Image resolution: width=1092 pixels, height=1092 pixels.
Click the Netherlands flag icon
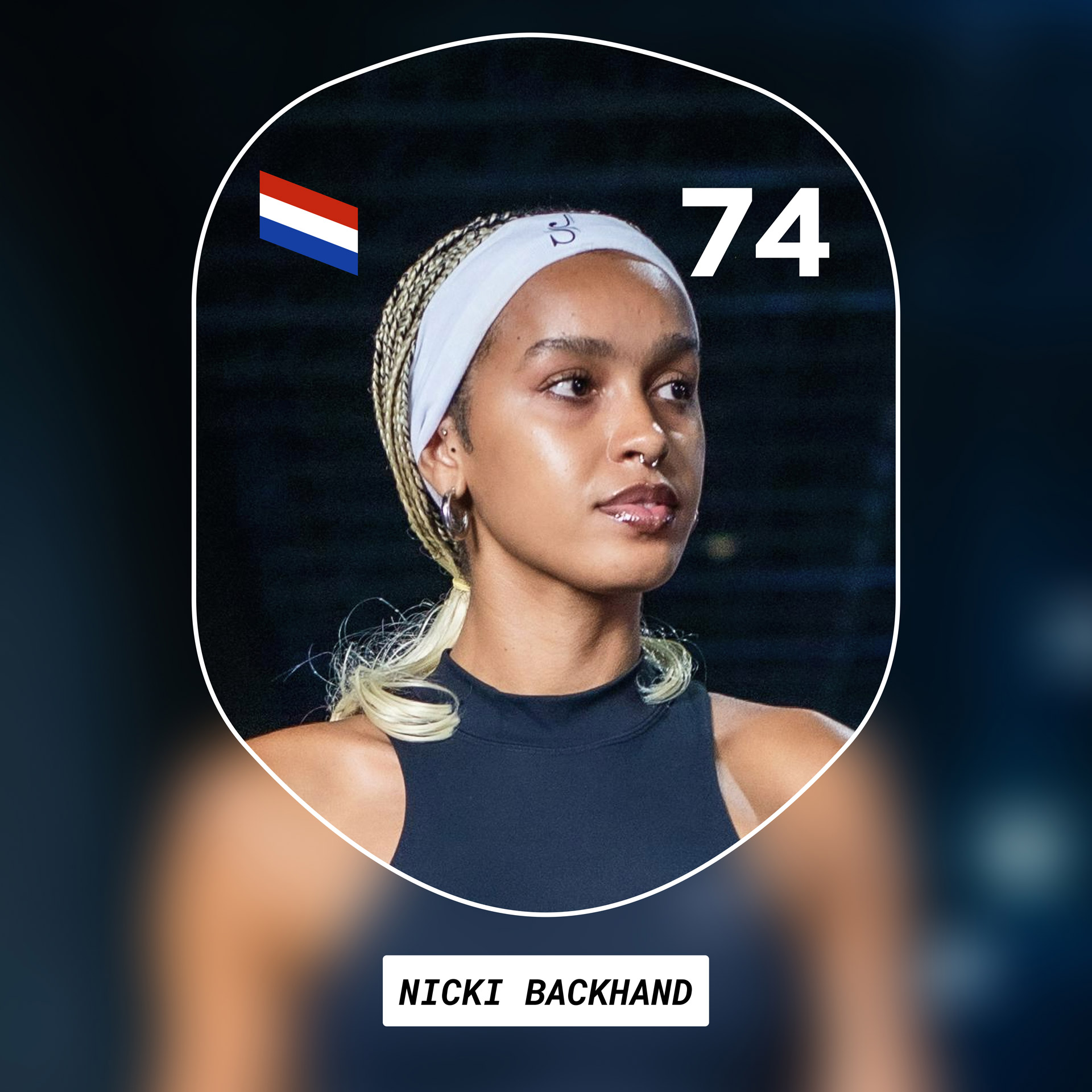pos(309,223)
